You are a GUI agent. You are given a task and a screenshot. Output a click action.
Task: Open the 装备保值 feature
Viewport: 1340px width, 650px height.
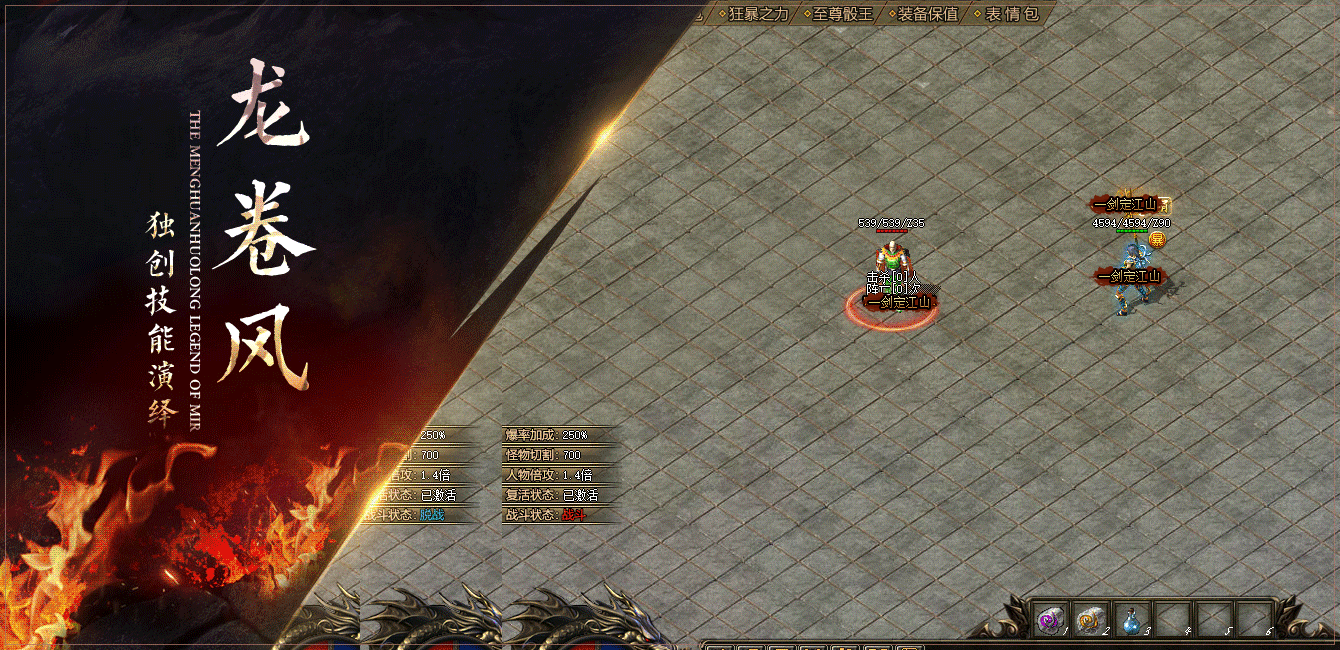[x=927, y=14]
